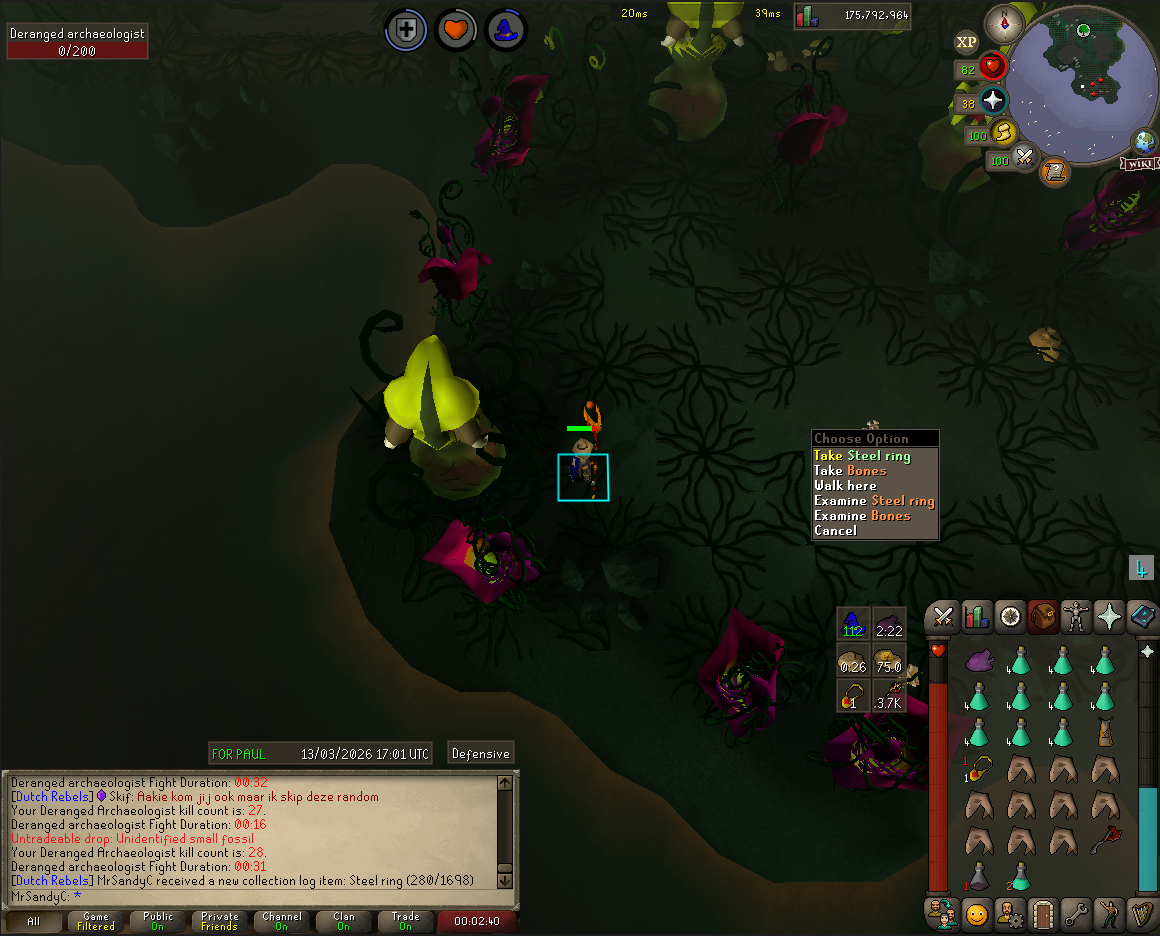
Task: Open the Logout door tab
Action: click(1042, 913)
